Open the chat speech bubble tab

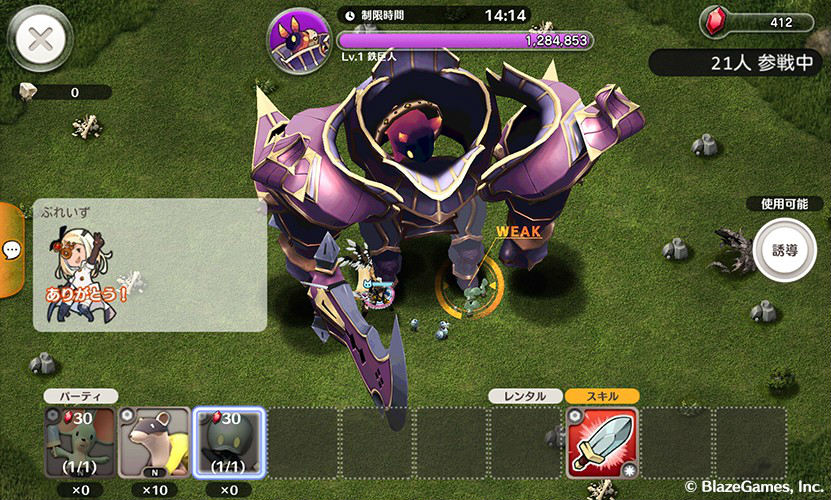coord(11,250)
